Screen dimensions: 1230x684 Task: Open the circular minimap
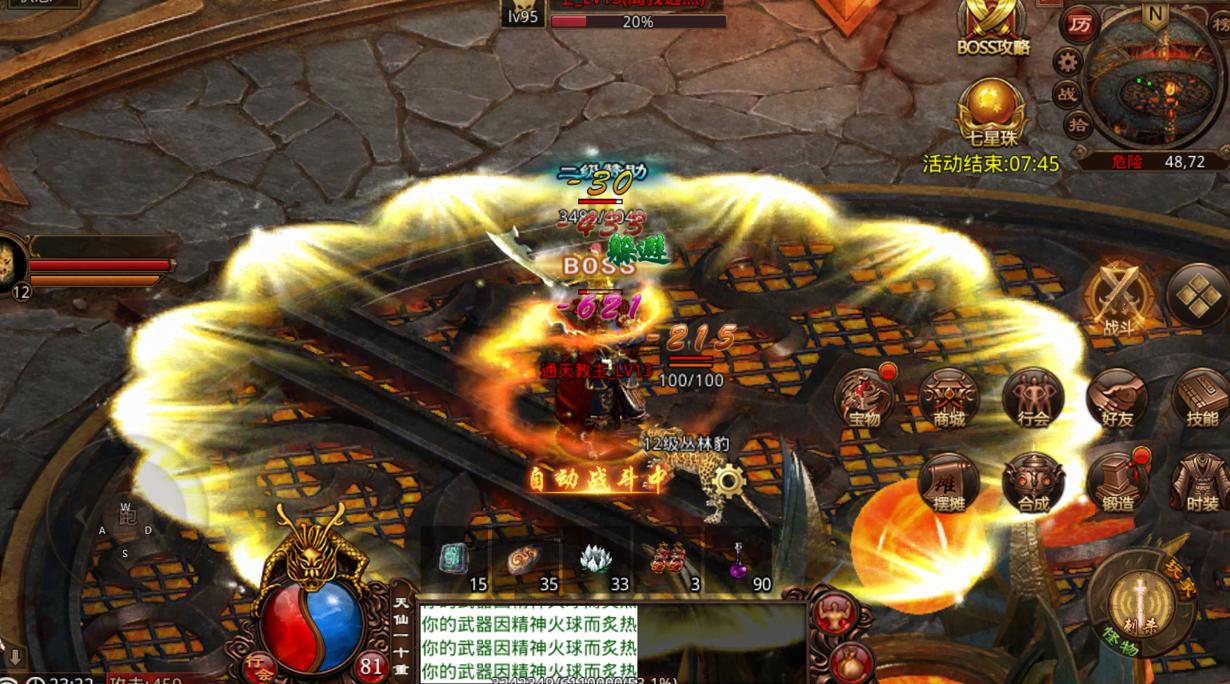(1157, 86)
